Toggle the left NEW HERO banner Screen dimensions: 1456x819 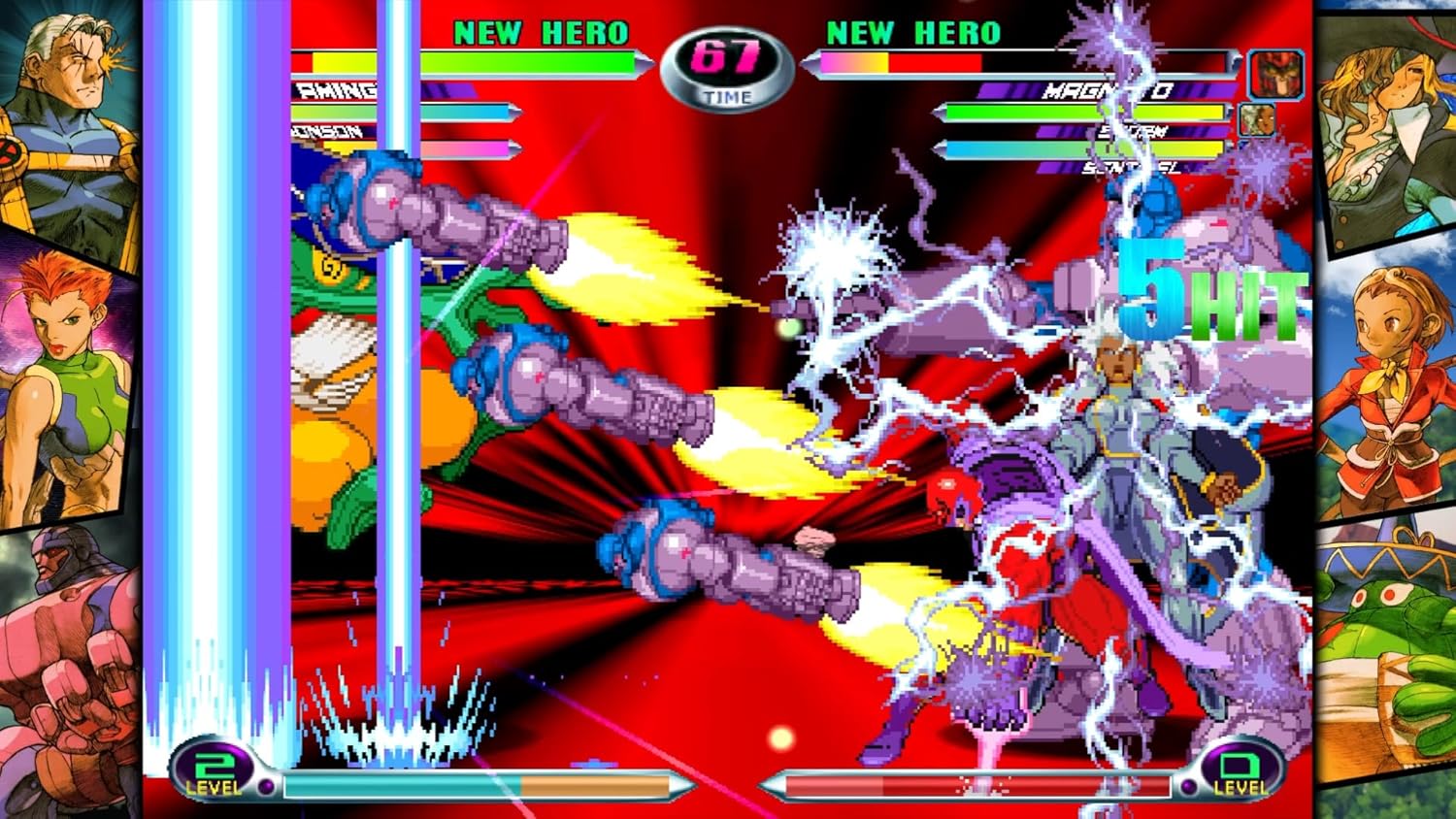(541, 32)
